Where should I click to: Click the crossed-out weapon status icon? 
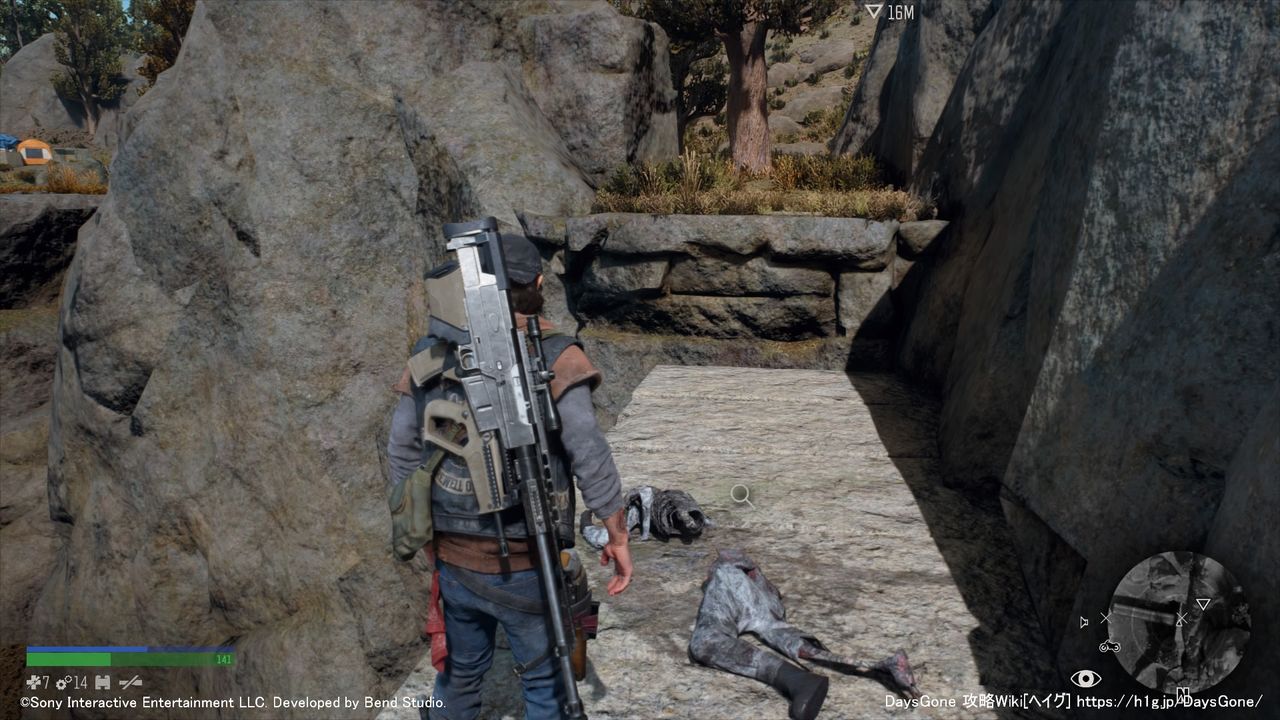pos(130,682)
